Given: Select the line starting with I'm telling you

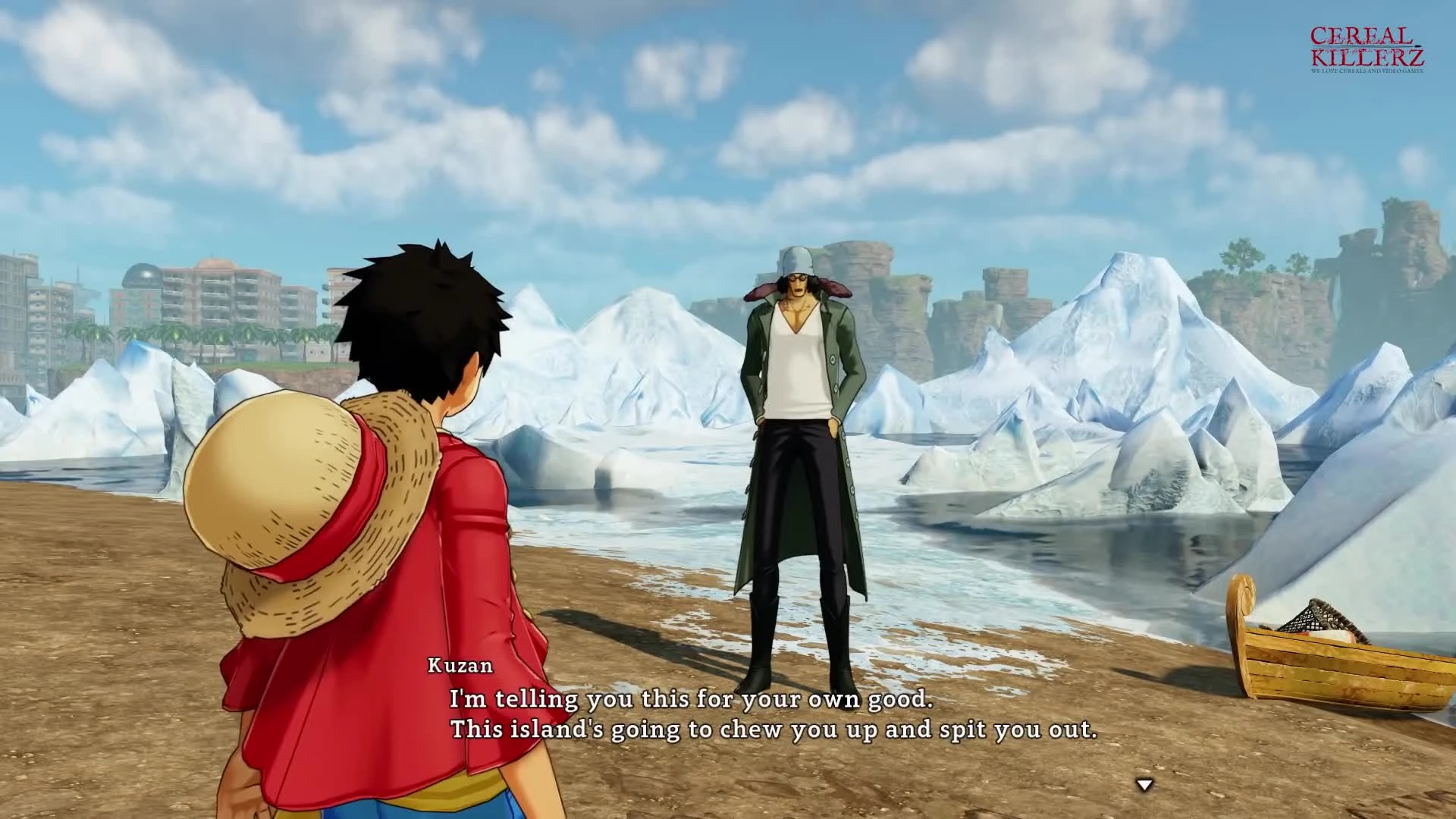Looking at the screenshot, I should 692,700.
